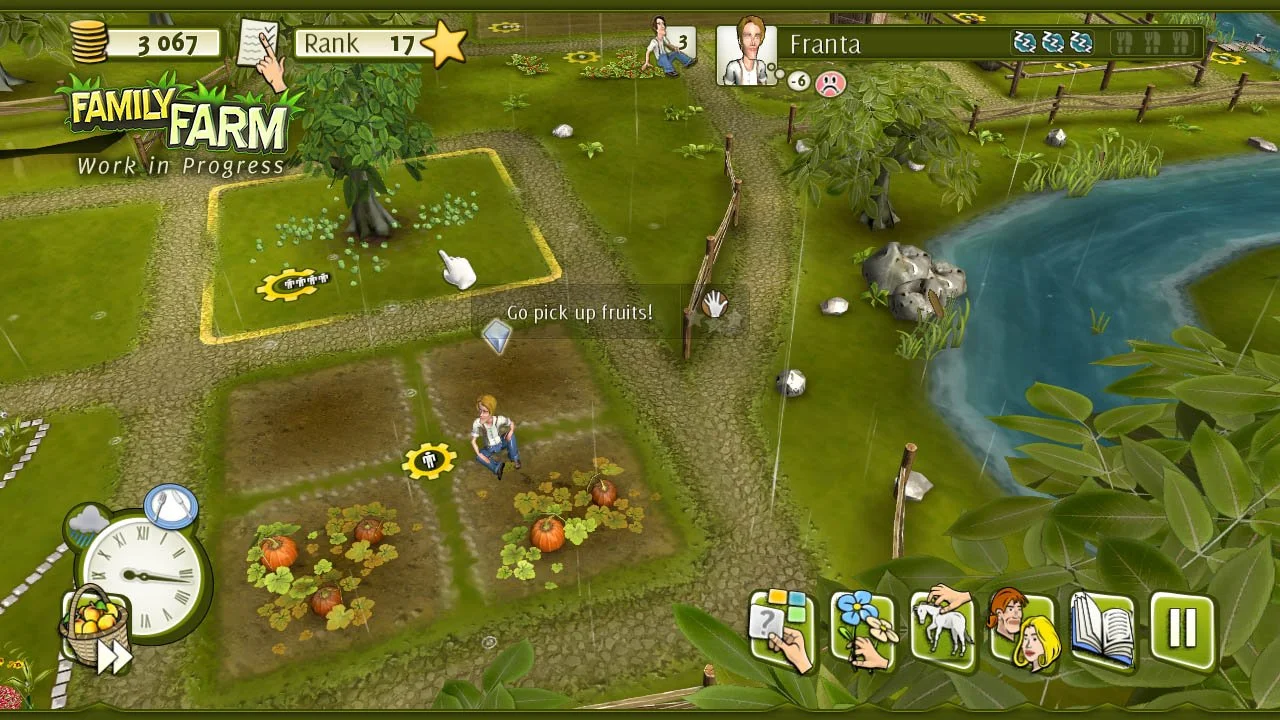This screenshot has width=1280, height=720.
Task: Open the farm journal book
Action: click(1102, 629)
